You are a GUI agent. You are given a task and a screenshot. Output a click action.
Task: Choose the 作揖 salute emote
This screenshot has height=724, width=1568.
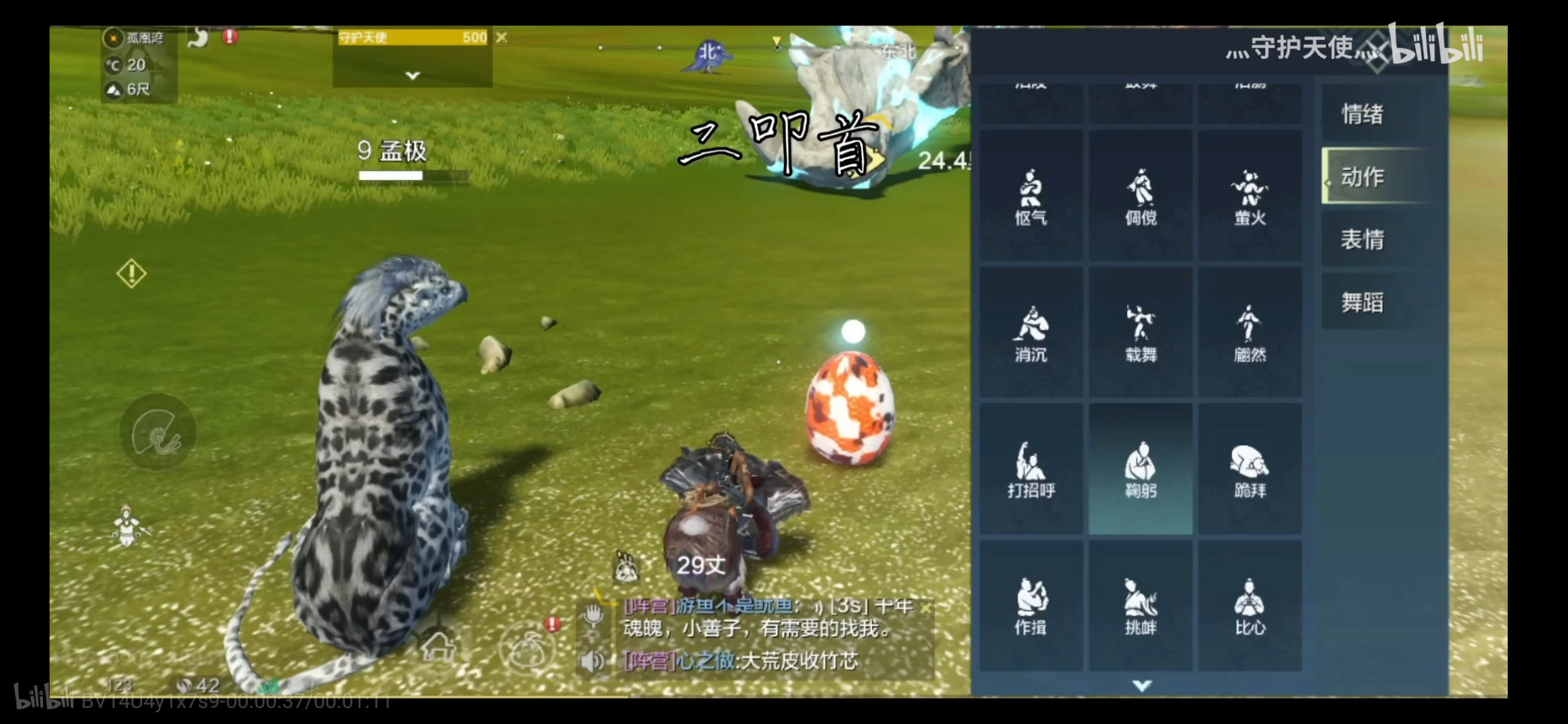pyautogui.click(x=1031, y=606)
